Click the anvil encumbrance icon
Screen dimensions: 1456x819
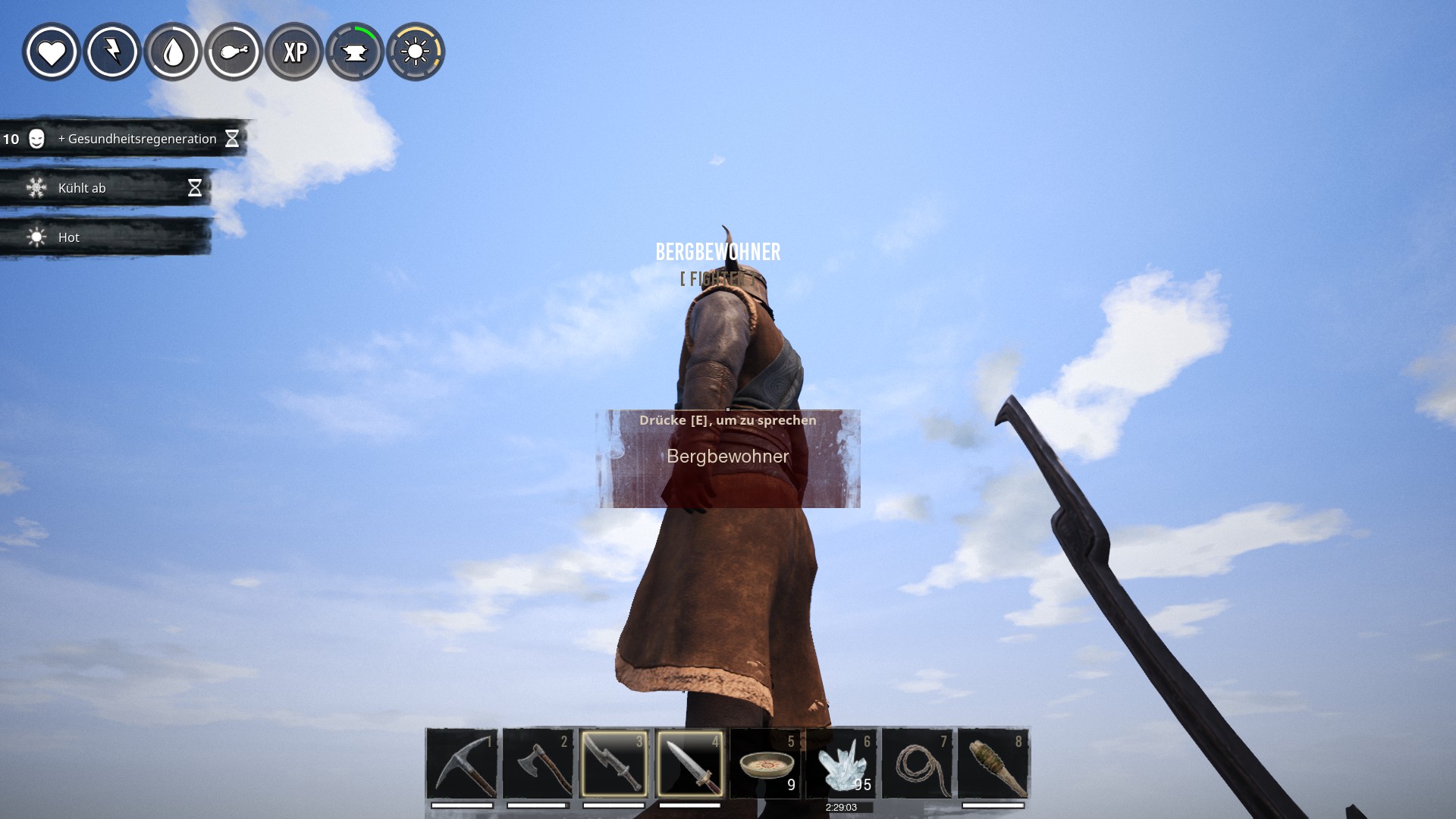[355, 52]
